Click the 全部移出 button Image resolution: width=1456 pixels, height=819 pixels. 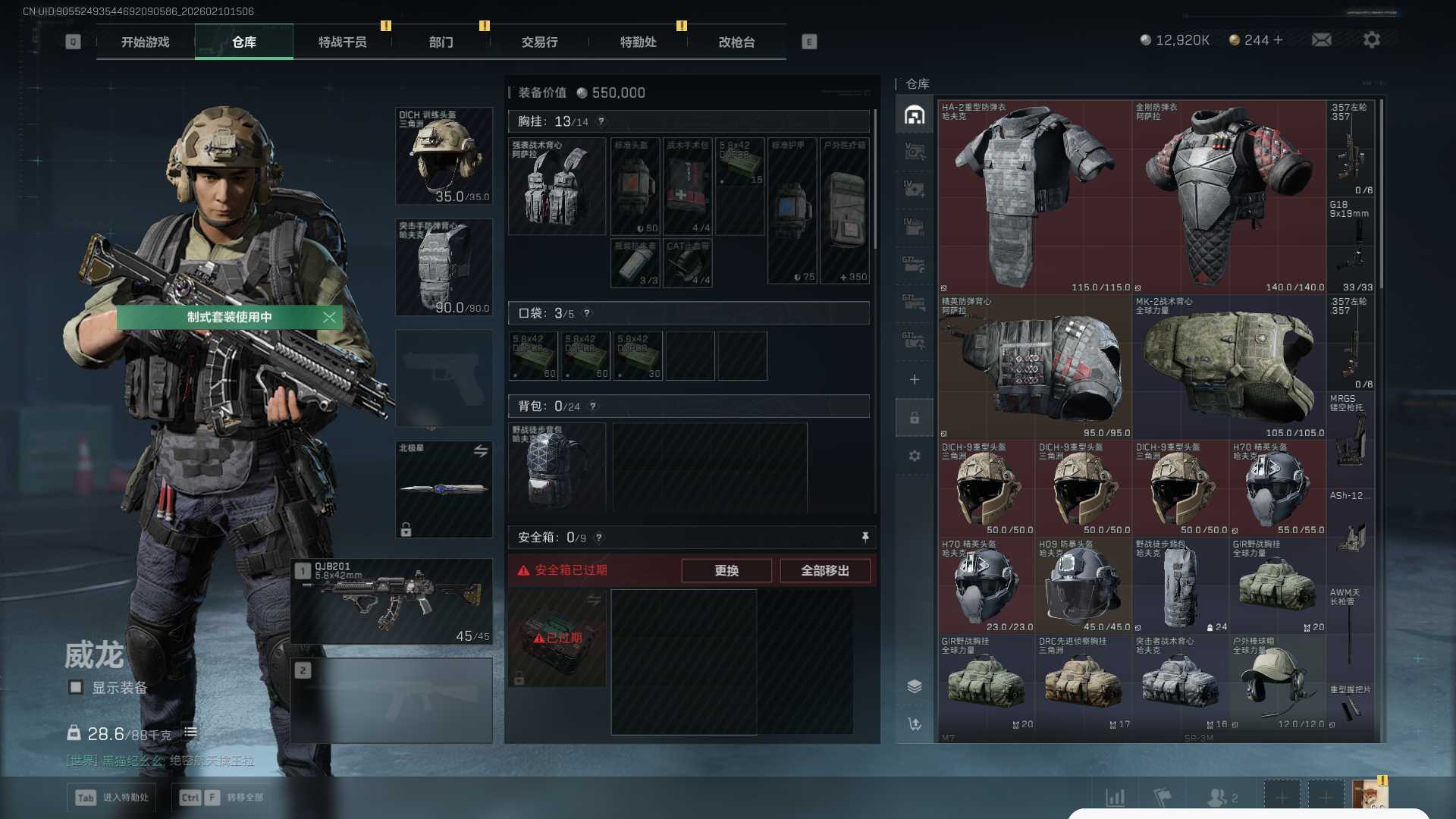click(824, 570)
